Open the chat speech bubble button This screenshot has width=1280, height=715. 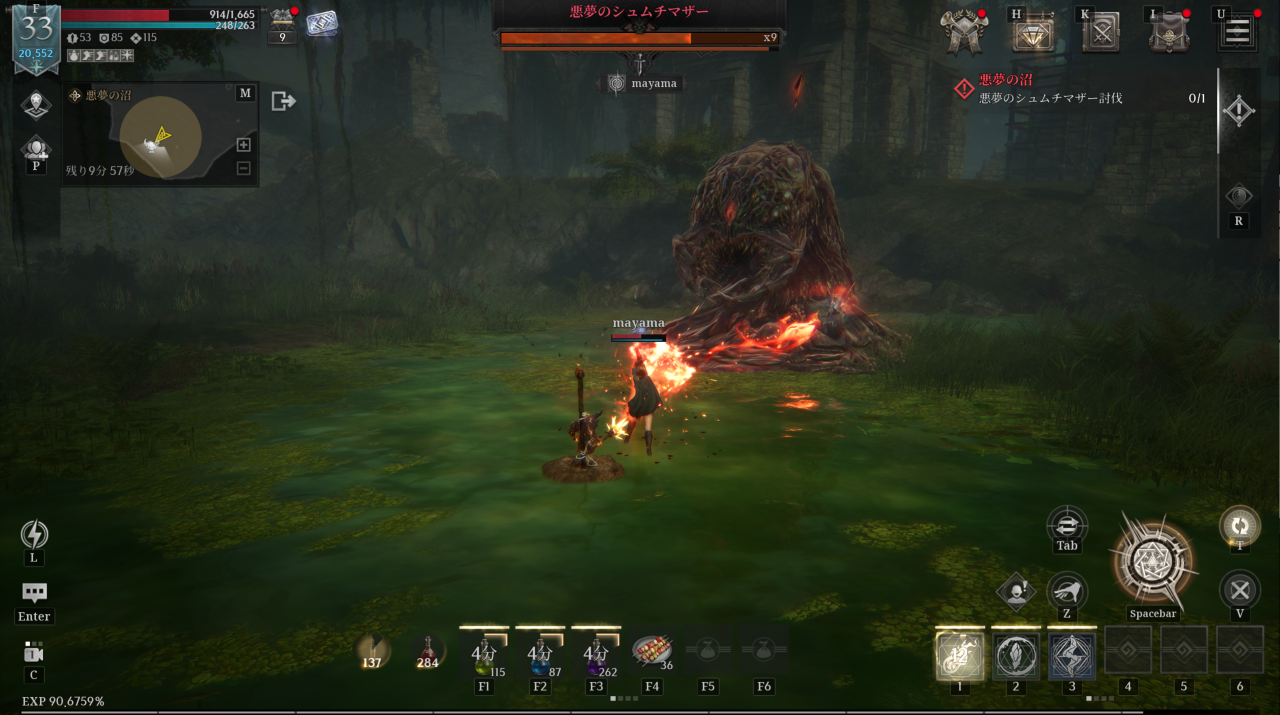[x=34, y=592]
